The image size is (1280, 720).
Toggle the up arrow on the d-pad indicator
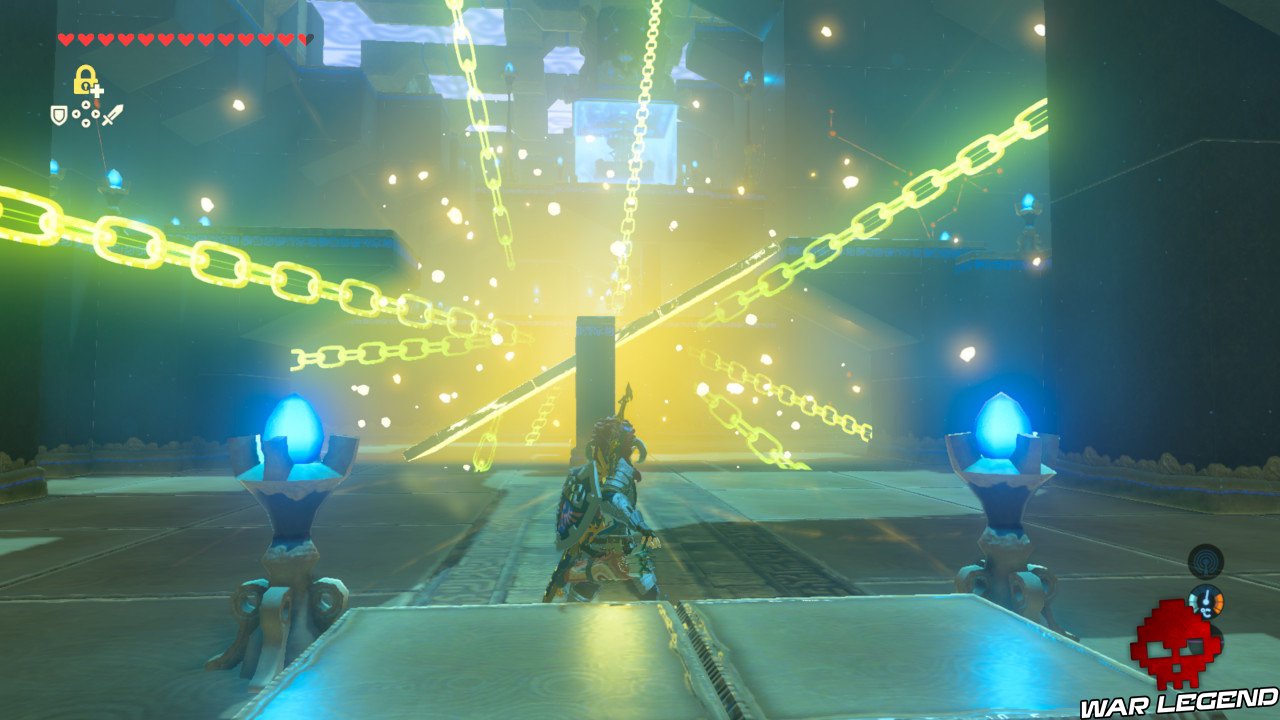click(86, 104)
